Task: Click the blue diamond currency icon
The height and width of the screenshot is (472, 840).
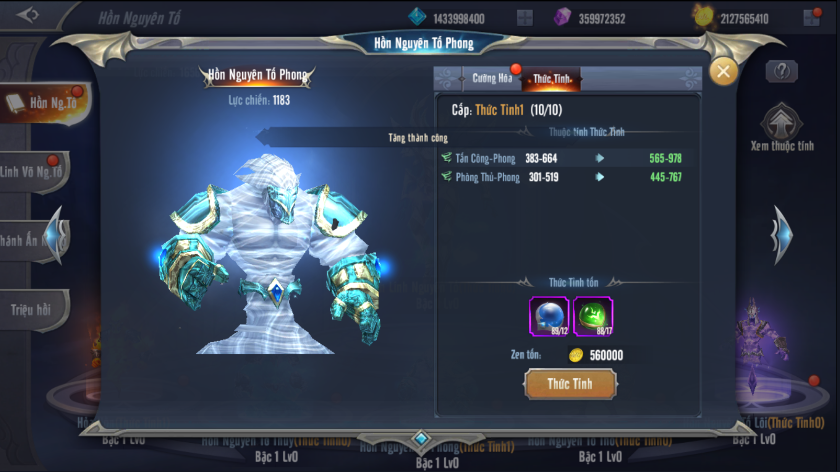Action: [x=417, y=17]
